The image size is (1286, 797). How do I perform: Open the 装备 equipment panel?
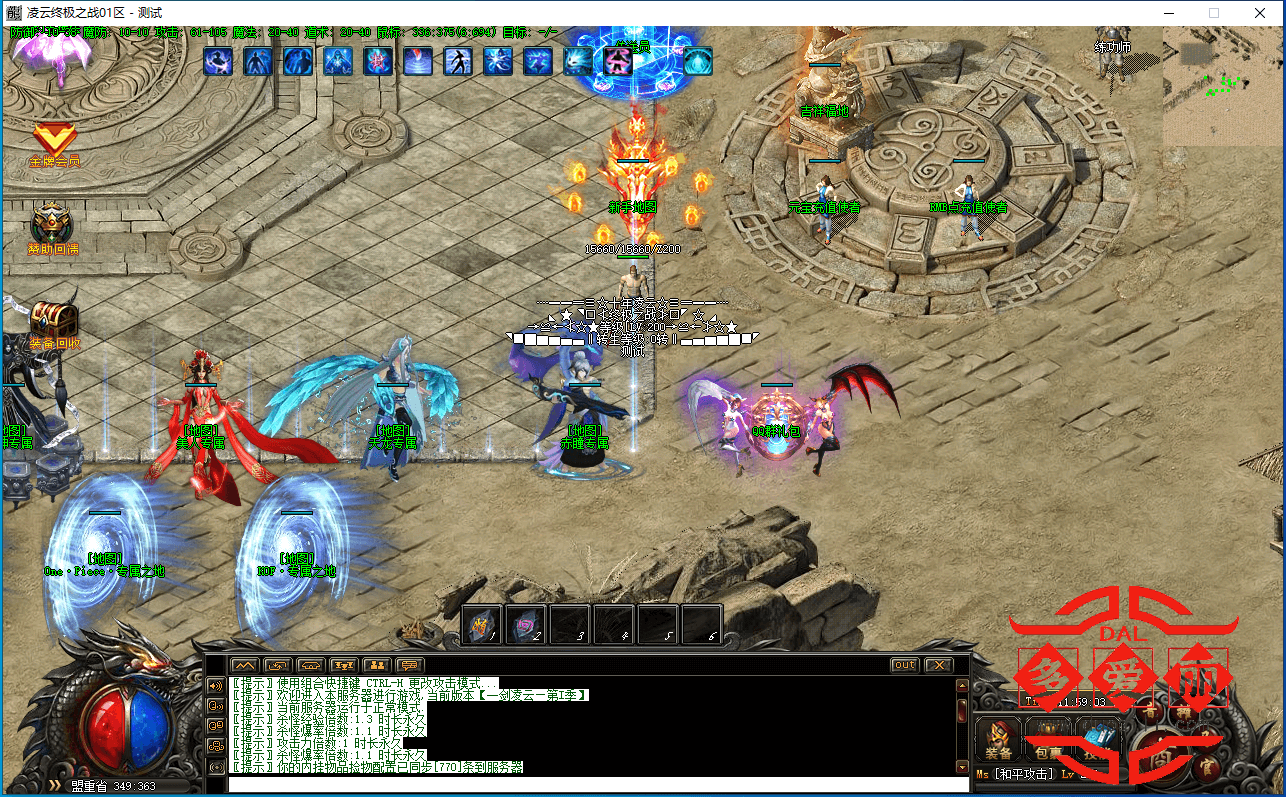(x=998, y=741)
